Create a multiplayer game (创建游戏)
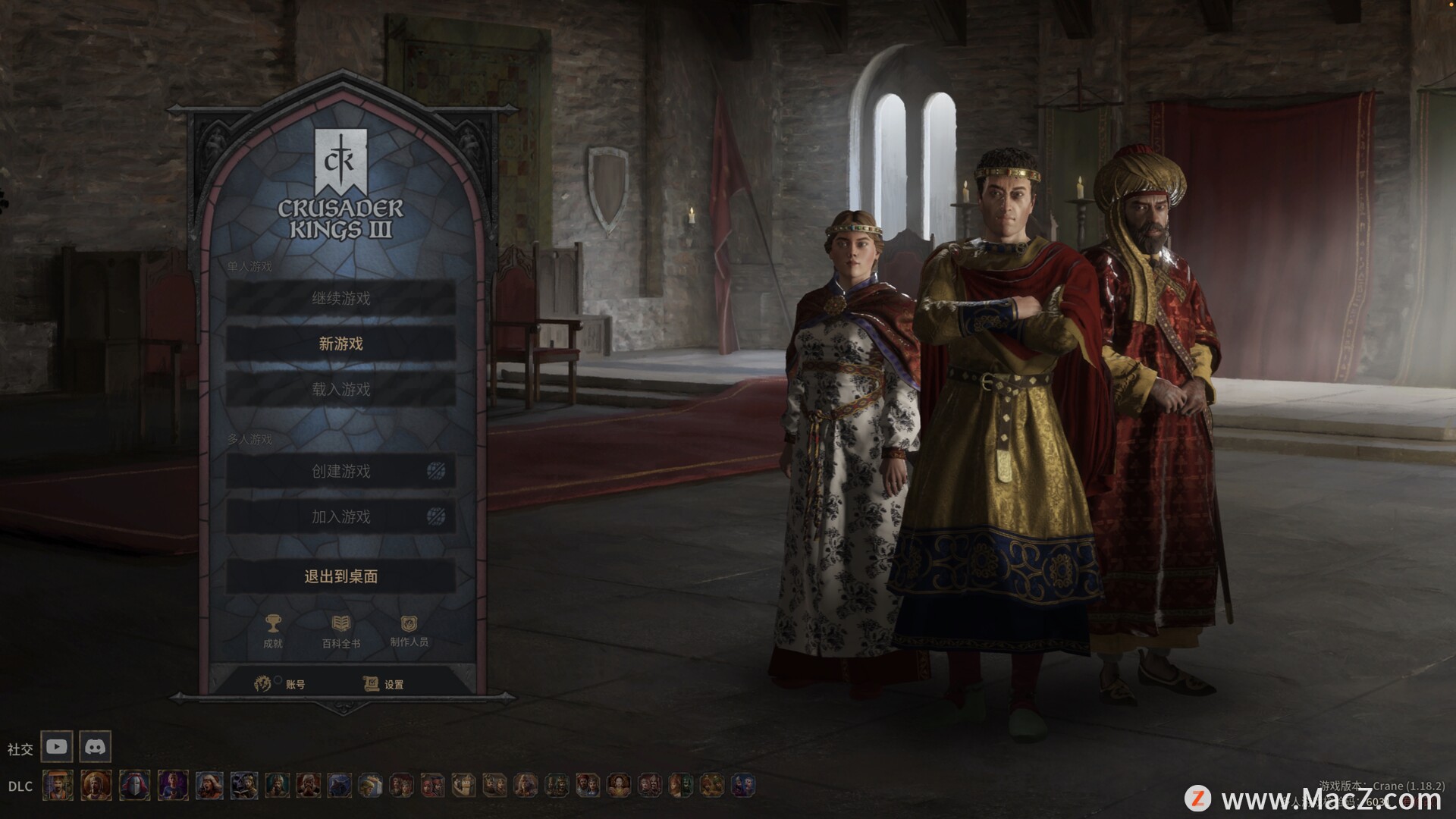 click(340, 472)
